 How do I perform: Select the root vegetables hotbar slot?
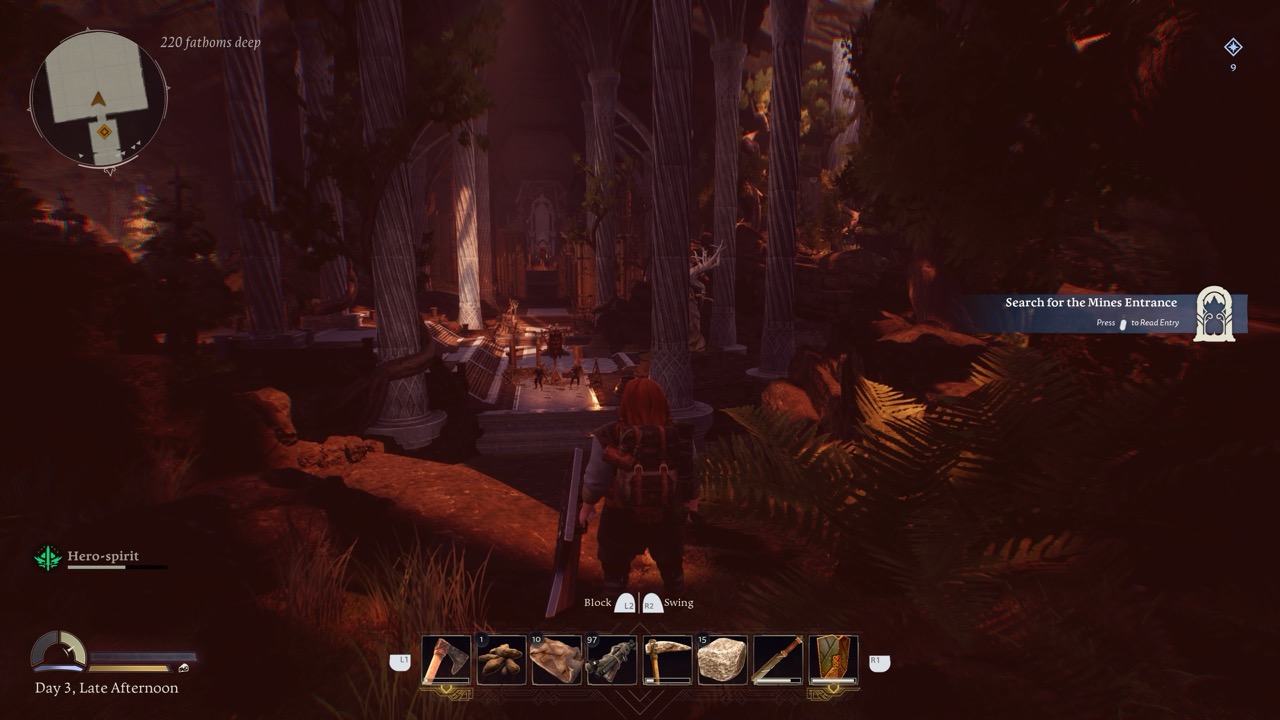coord(501,660)
